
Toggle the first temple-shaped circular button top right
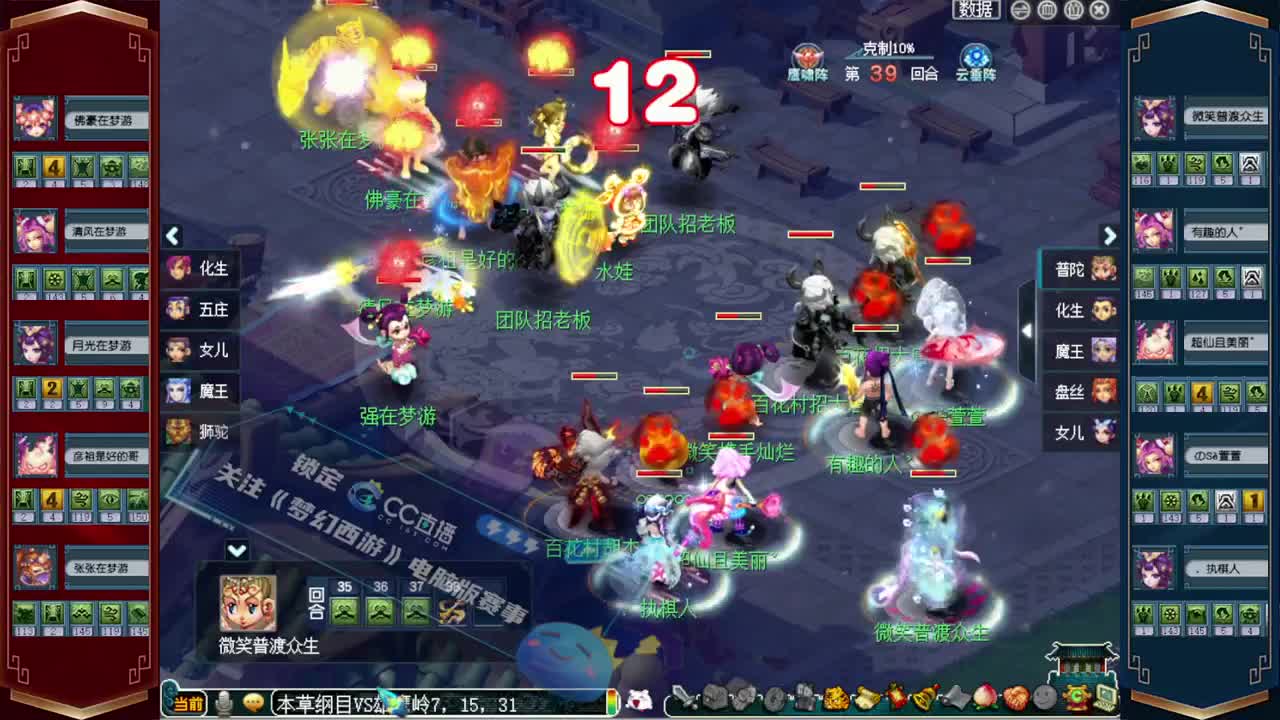[x=1047, y=9]
